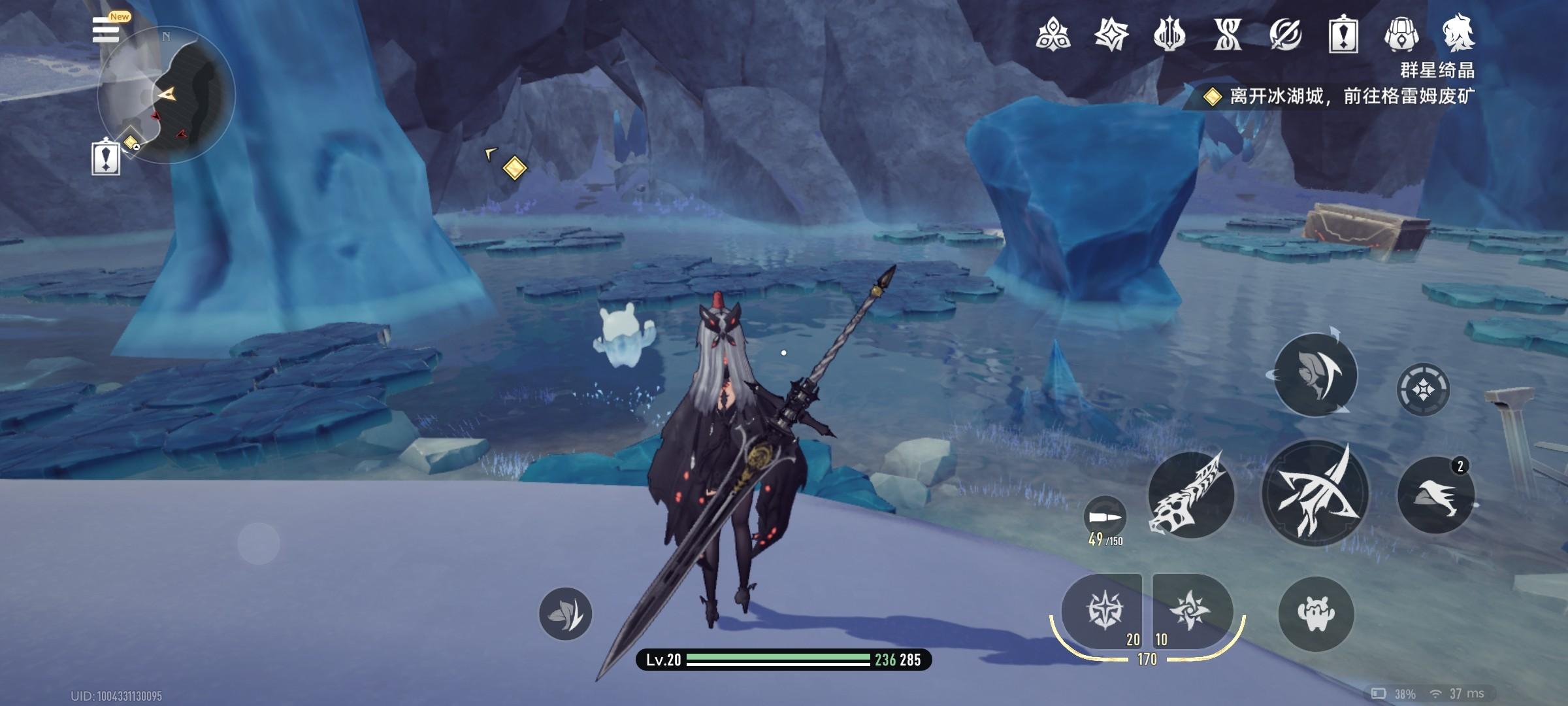This screenshot has height=706, width=1568.
Task: Open the character profile head icon
Action: coord(1459,34)
